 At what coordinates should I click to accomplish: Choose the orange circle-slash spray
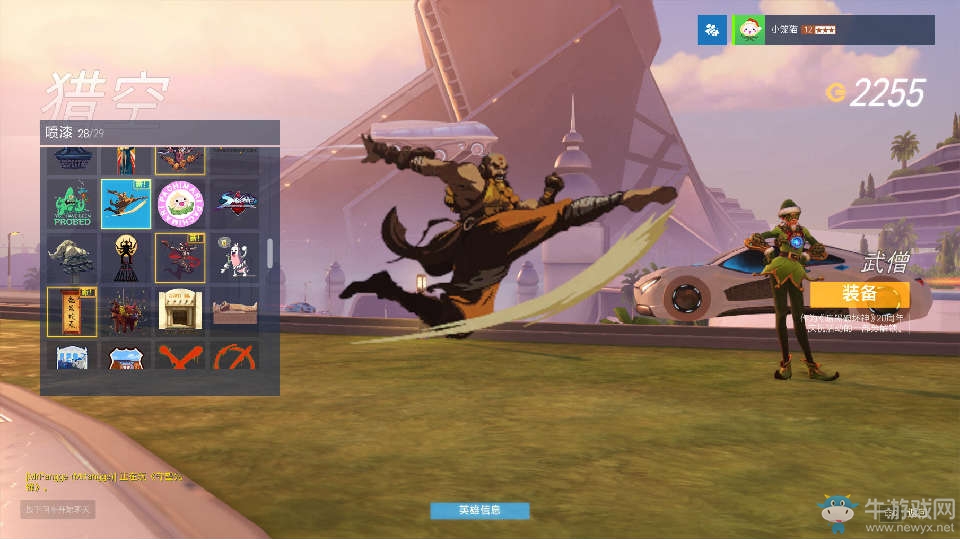coord(234,356)
